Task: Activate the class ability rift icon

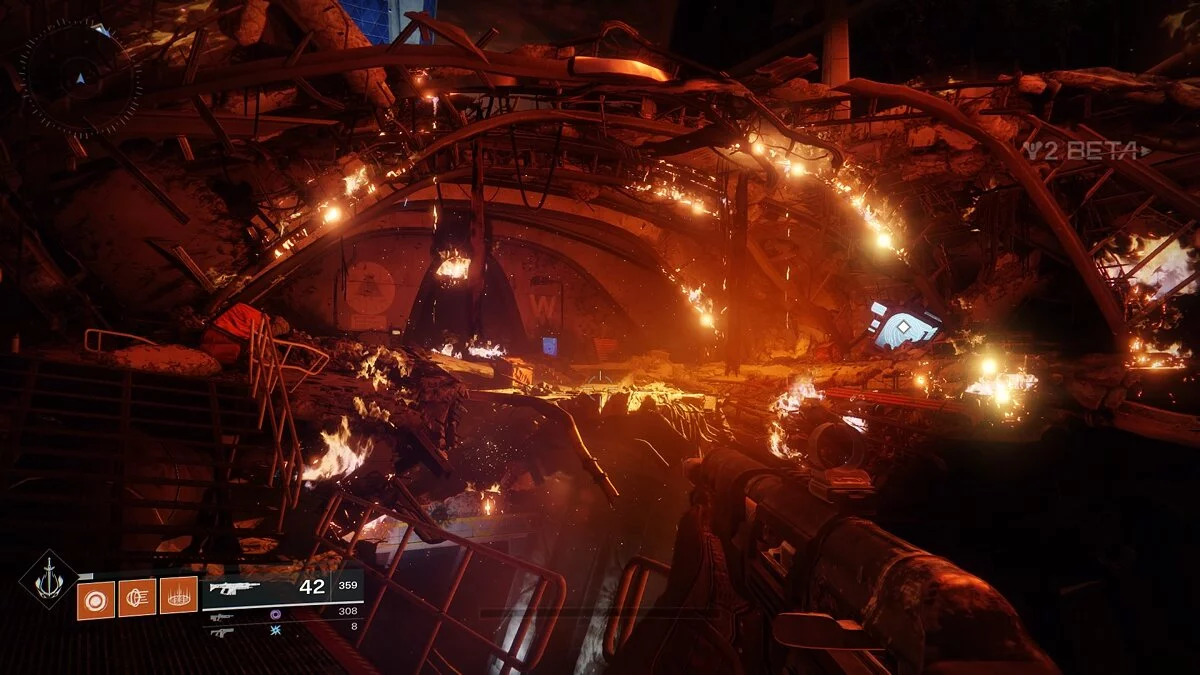Action: pos(179,598)
